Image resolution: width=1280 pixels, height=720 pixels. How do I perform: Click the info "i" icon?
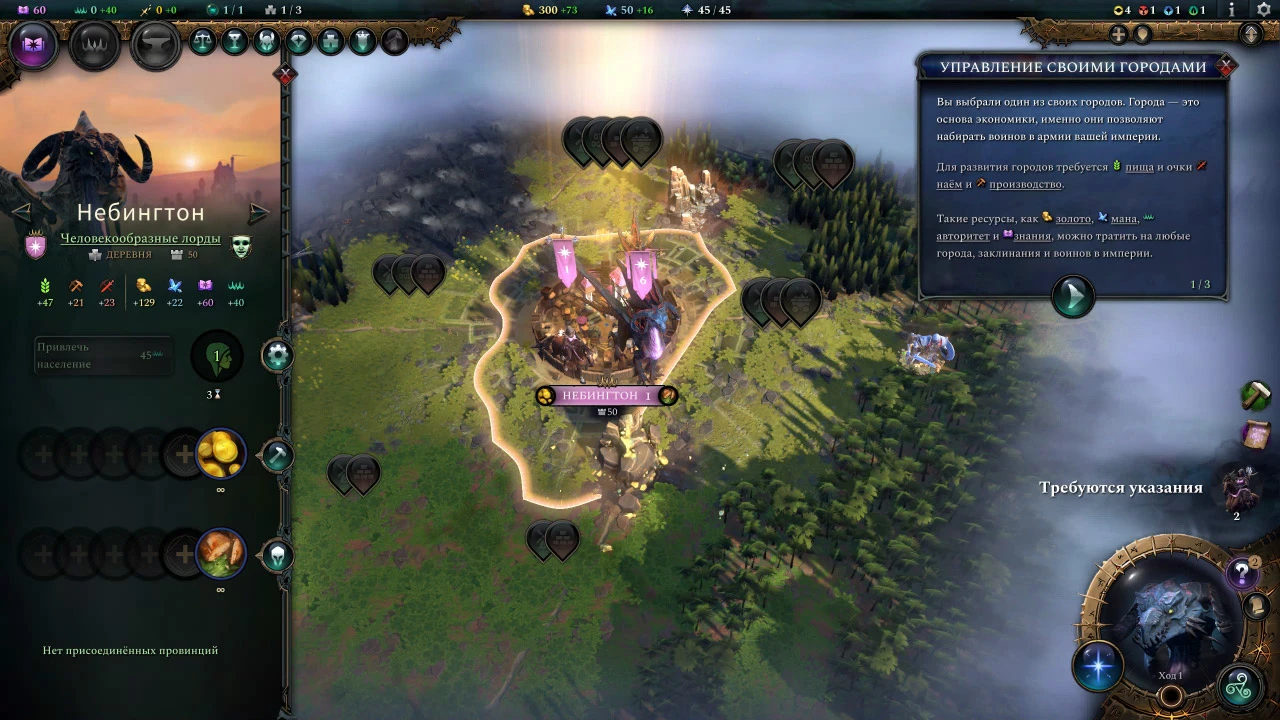pyautogui.click(x=1231, y=10)
